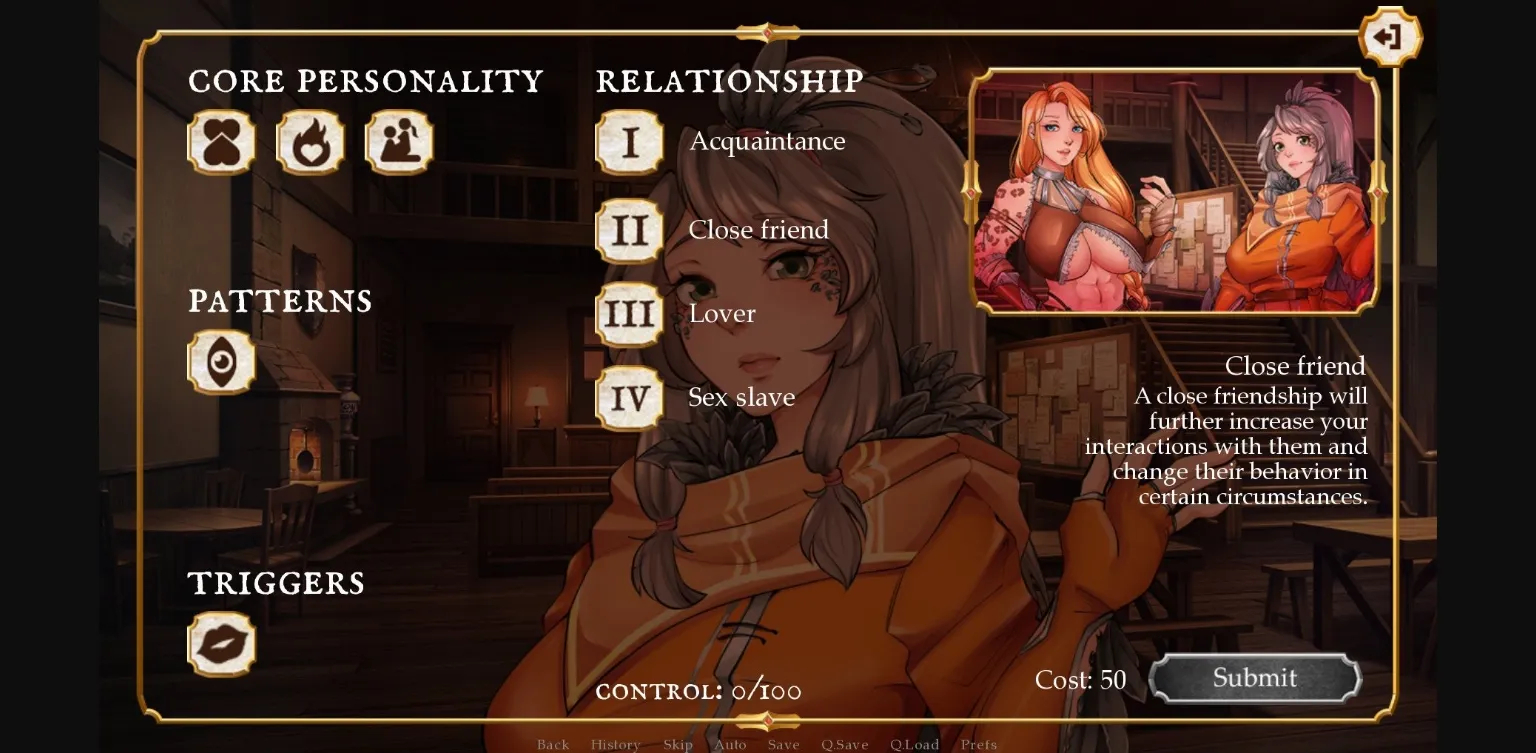
Task: Open the flame personality trait icon
Action: (310, 143)
